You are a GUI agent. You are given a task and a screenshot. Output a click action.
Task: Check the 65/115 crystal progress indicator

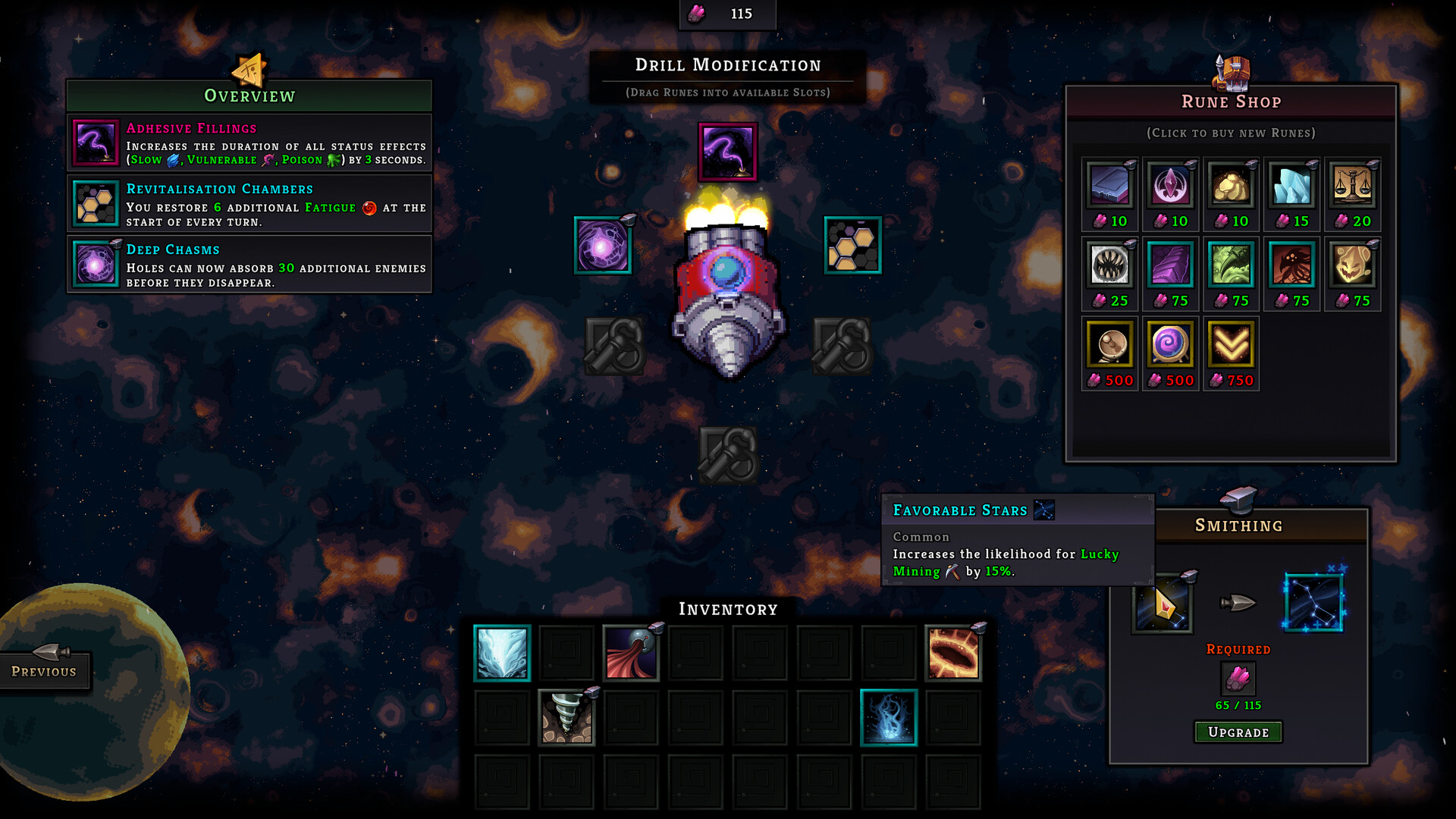1238,704
